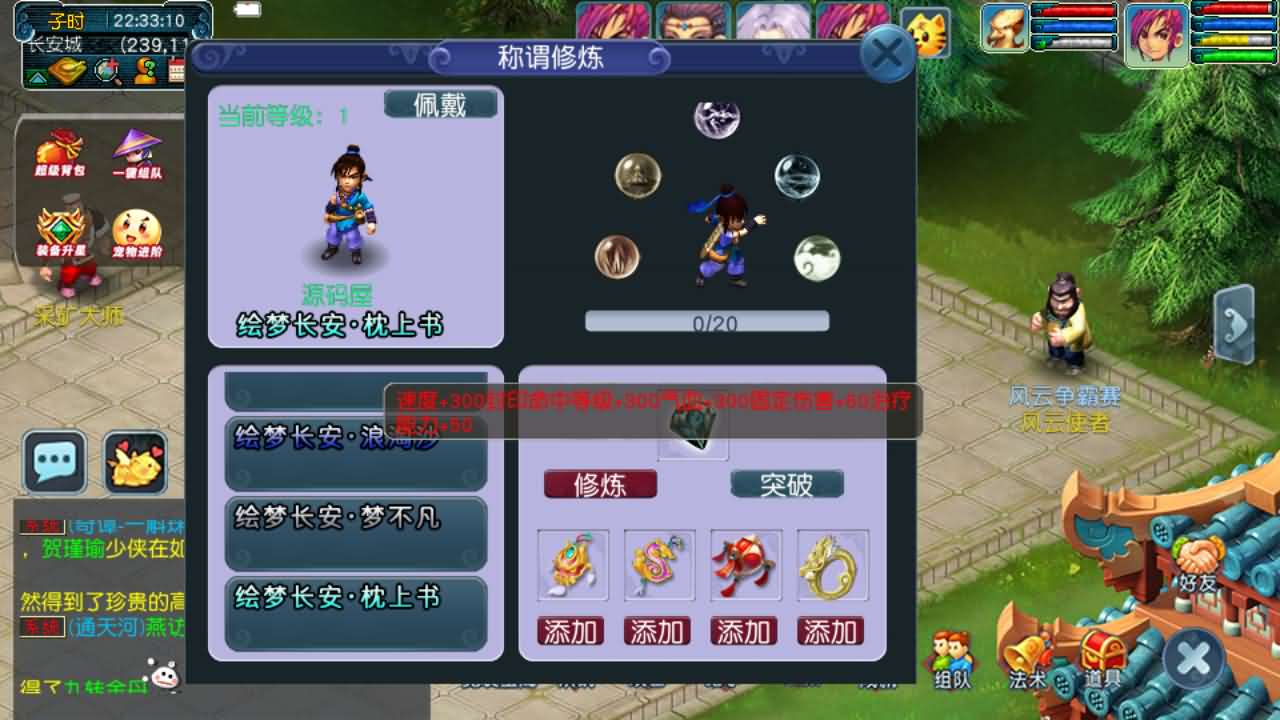The image size is (1280, 720).
Task: Open the chat bubble icon
Action: [55, 463]
